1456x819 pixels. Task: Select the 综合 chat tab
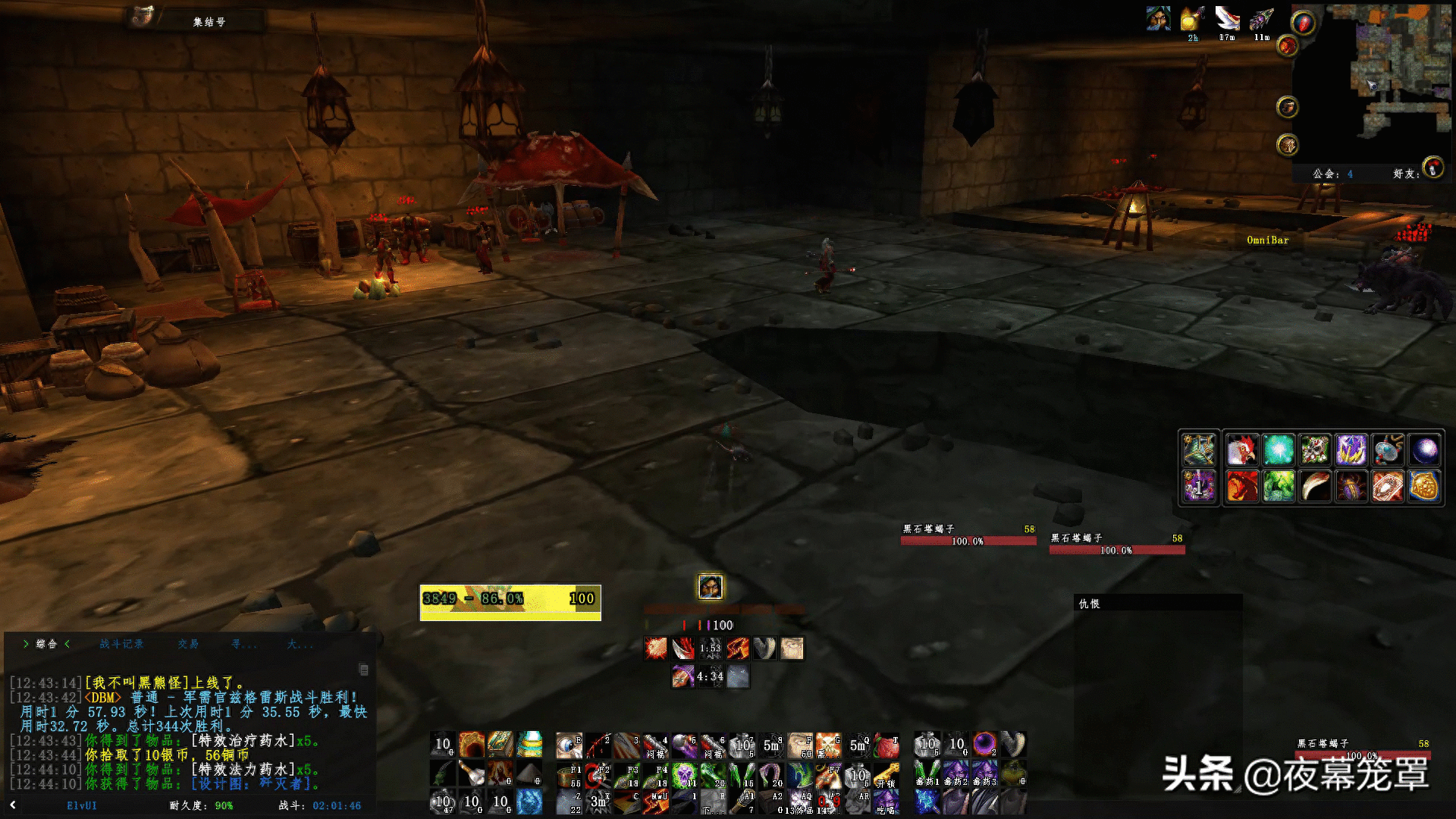click(x=46, y=644)
